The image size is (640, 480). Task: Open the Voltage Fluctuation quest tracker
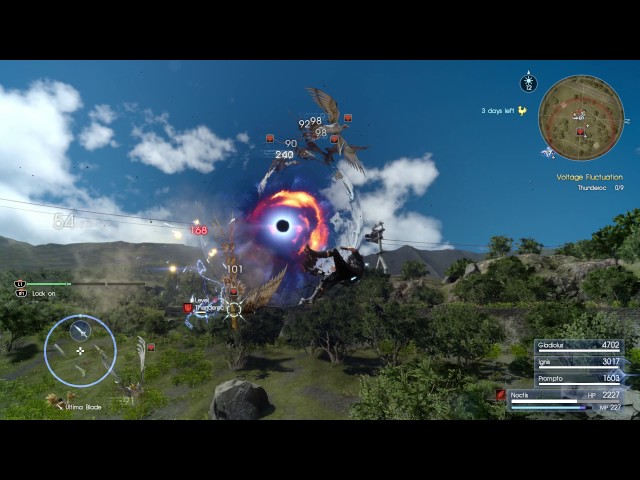[x=589, y=177]
